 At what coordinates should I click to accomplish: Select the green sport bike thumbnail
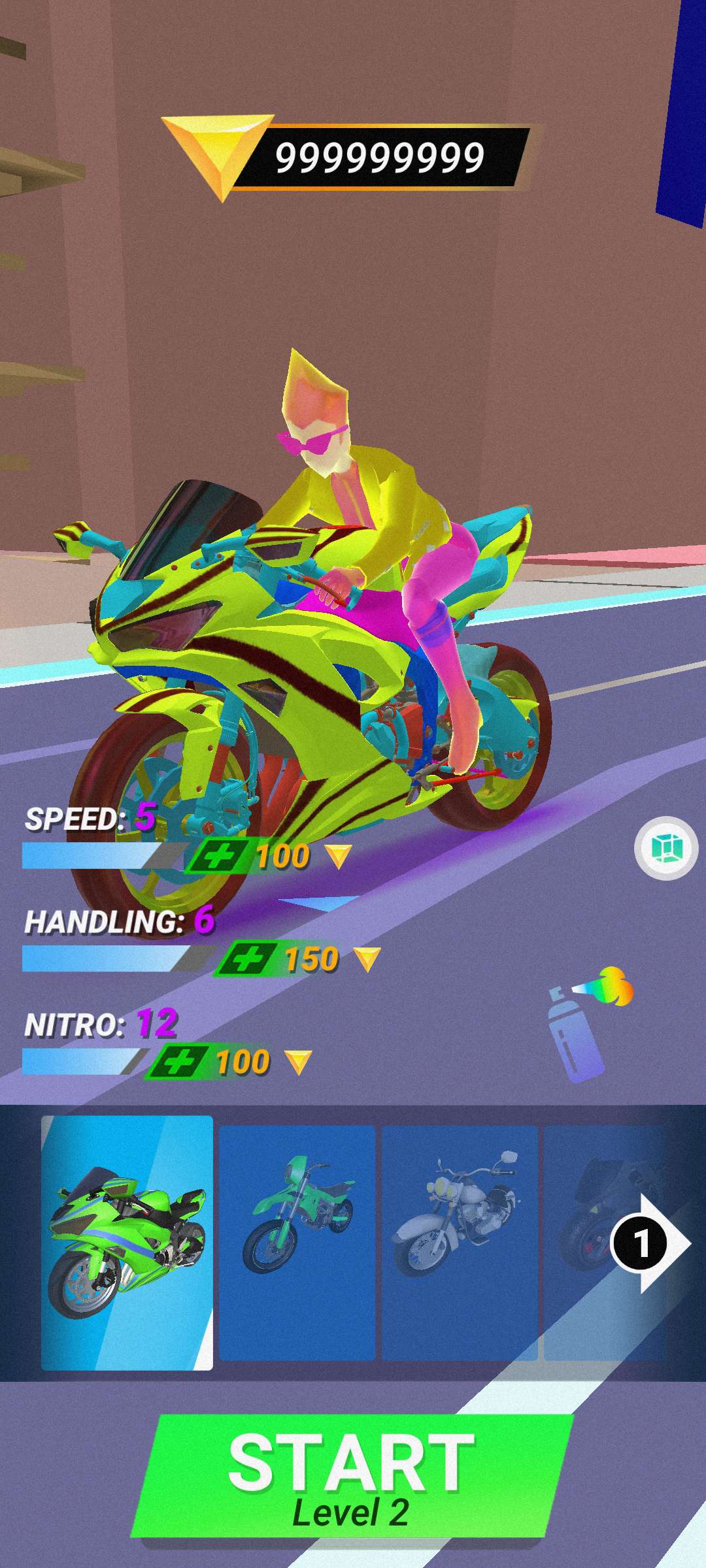coord(127,1243)
